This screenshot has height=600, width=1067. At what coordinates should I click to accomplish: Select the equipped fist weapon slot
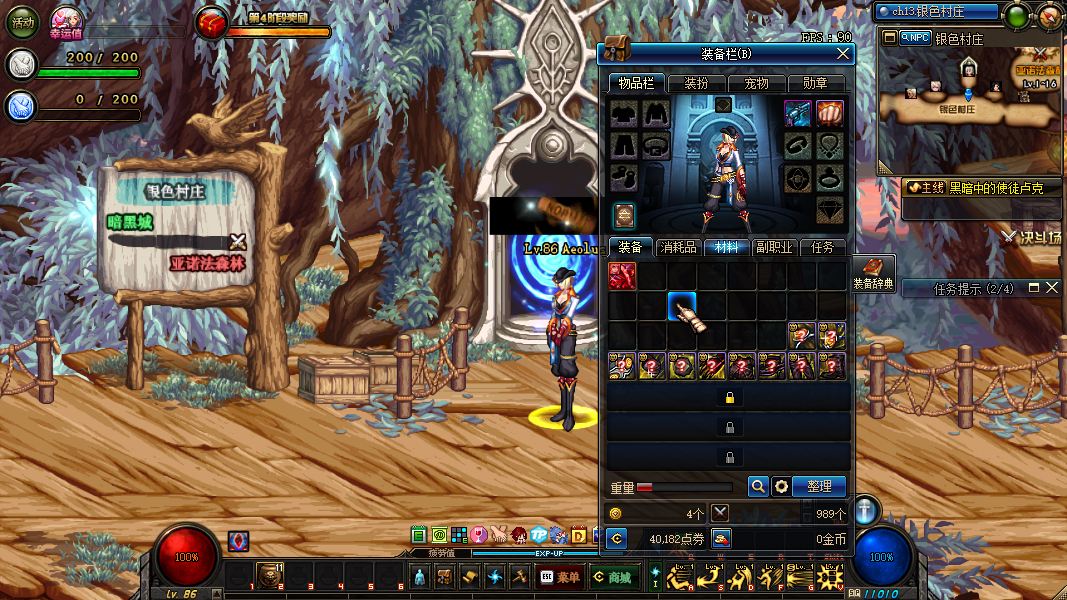click(x=829, y=112)
